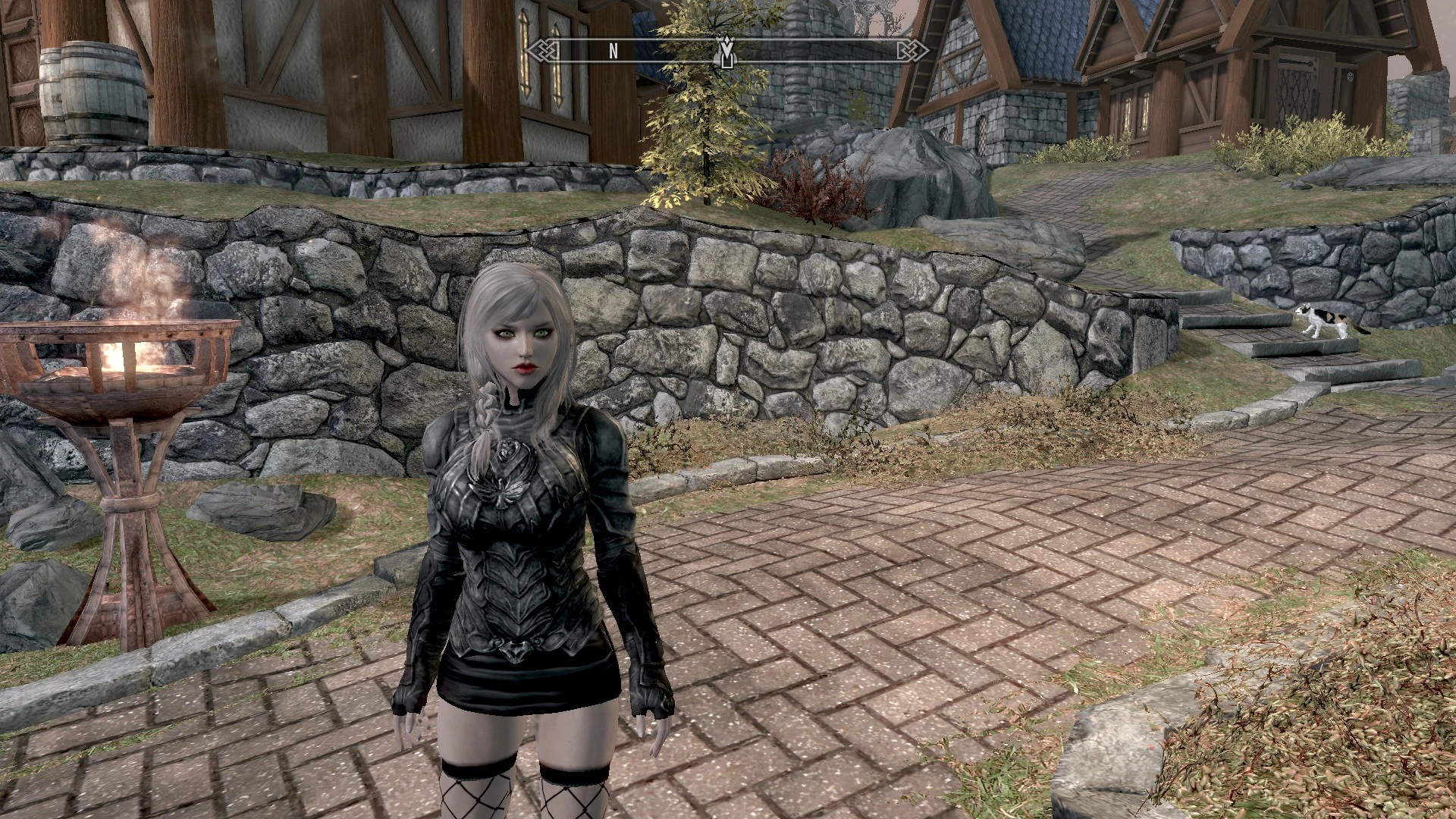This screenshot has height=819, width=1456.
Task: Click the quest marker on the compass
Action: pyautogui.click(x=726, y=51)
